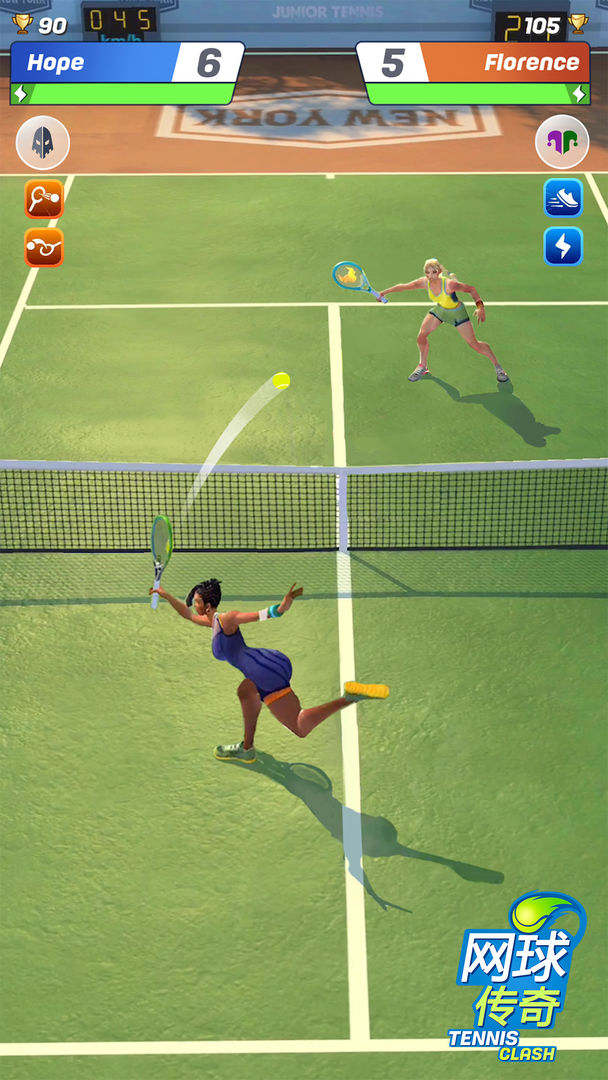Tap the jester hat avatar icon
The height and width of the screenshot is (1080, 608).
[562, 142]
